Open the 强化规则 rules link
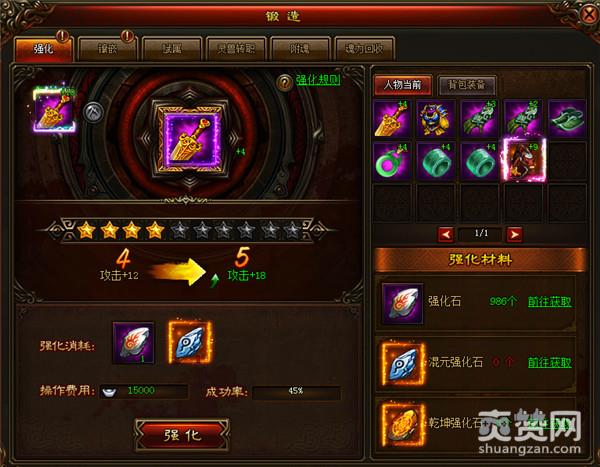Image resolution: width=600 pixels, height=467 pixels. [x=318, y=82]
